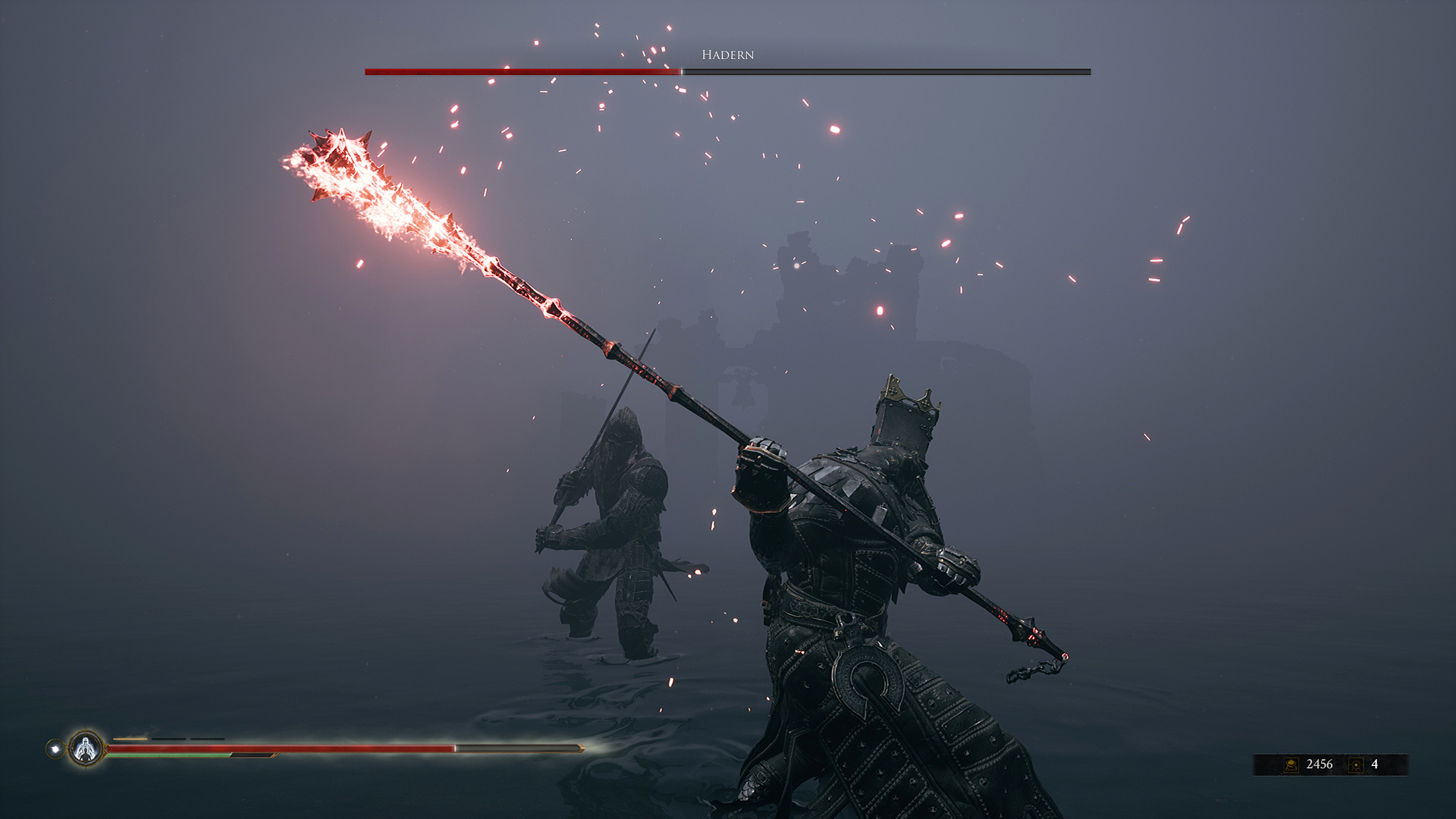
Task: Toggle the second dark ammo slot indicator
Action: [208, 739]
